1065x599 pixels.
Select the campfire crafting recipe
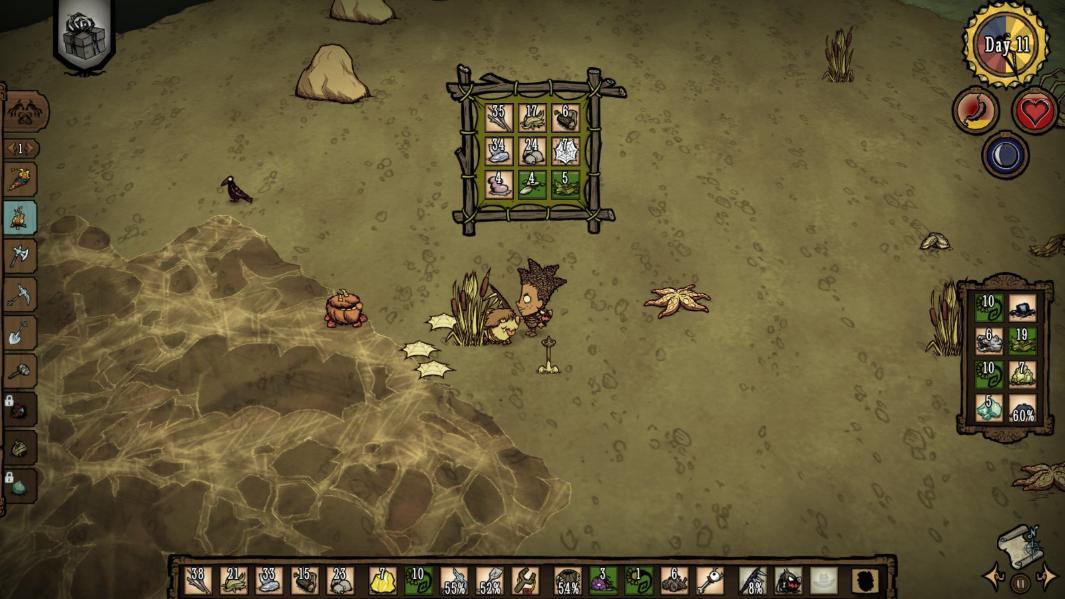click(x=20, y=218)
